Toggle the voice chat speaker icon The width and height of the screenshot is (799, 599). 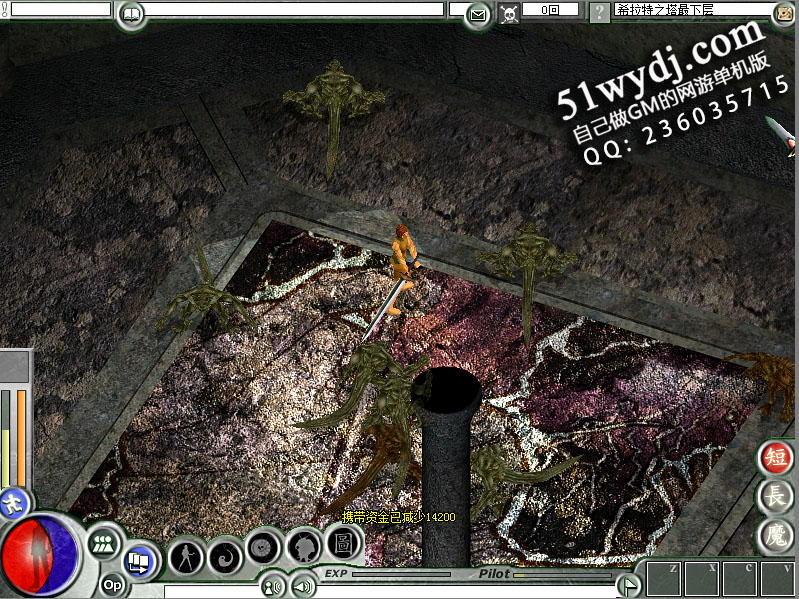tap(271, 586)
